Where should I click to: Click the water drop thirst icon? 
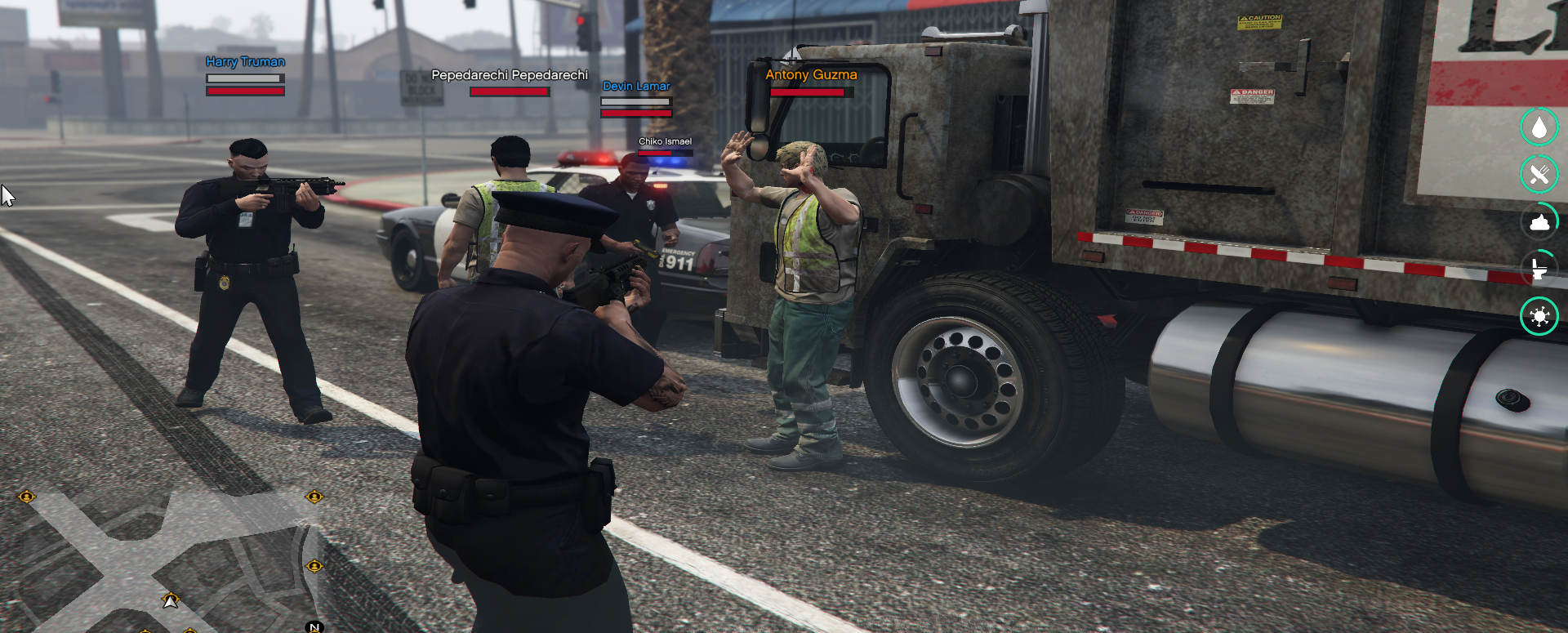point(1539,127)
